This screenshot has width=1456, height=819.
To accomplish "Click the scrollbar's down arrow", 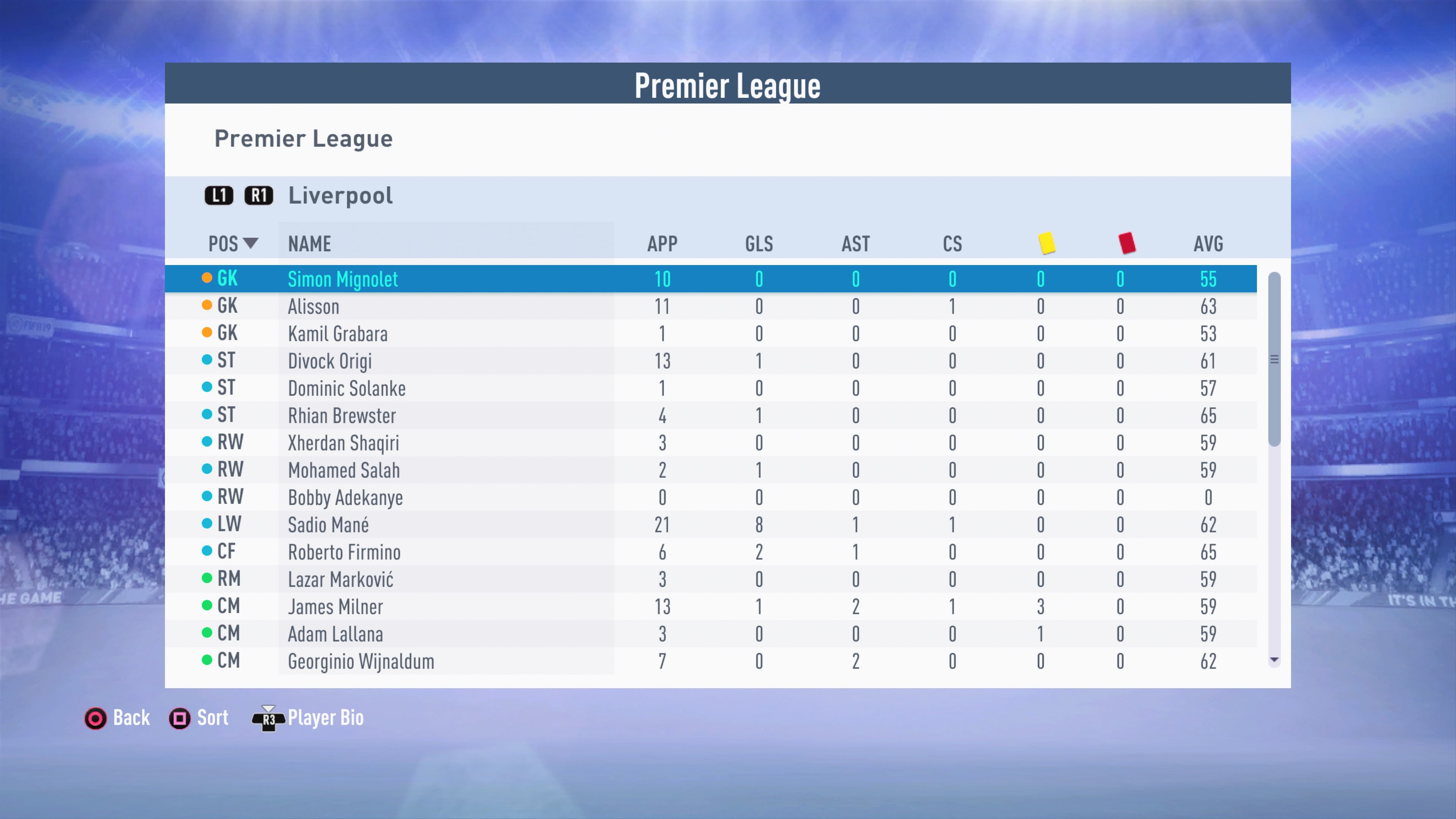I will pos(1274,660).
